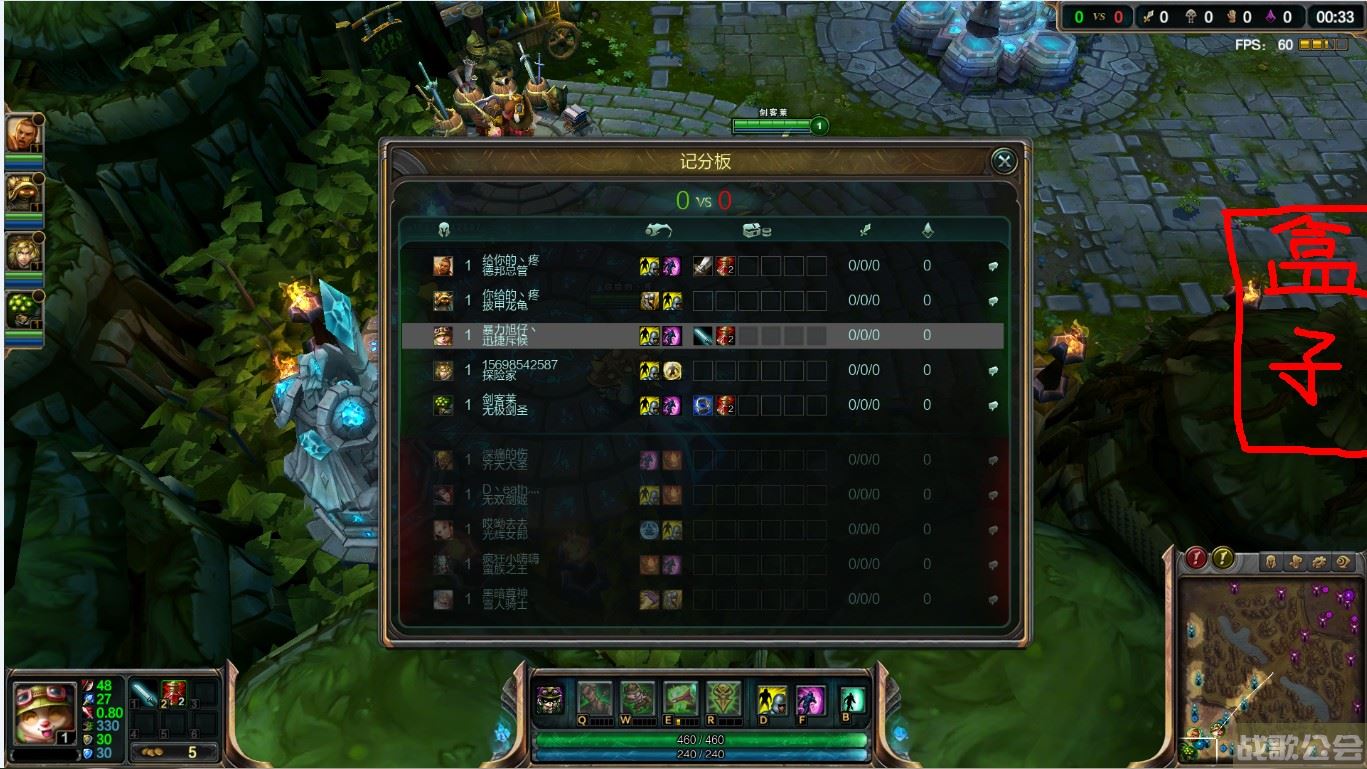The width and height of the screenshot is (1367, 769).
Task: Click the blue mana bar below the health bar
Action: click(x=700, y=755)
